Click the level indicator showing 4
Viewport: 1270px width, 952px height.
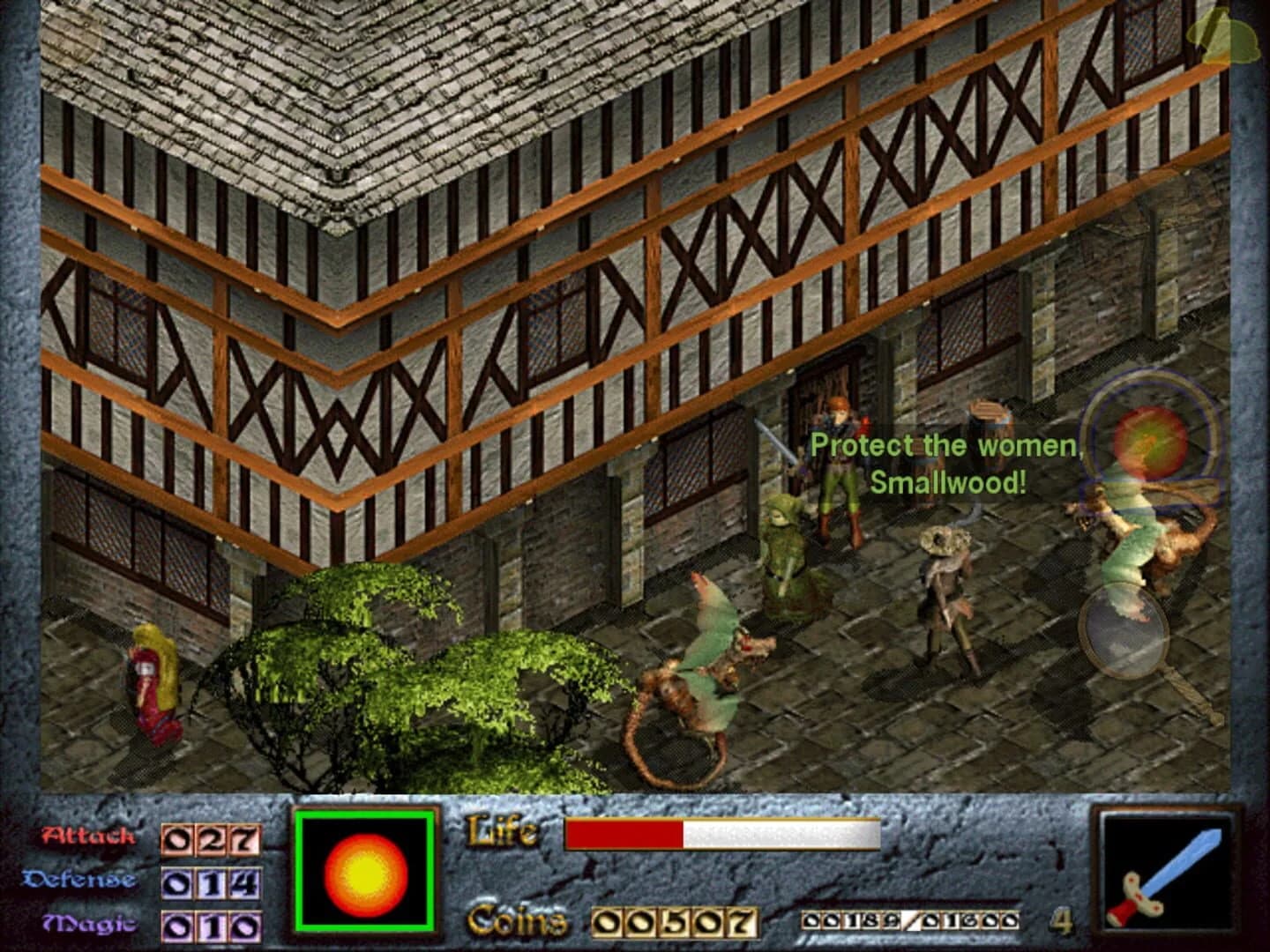point(1061,919)
